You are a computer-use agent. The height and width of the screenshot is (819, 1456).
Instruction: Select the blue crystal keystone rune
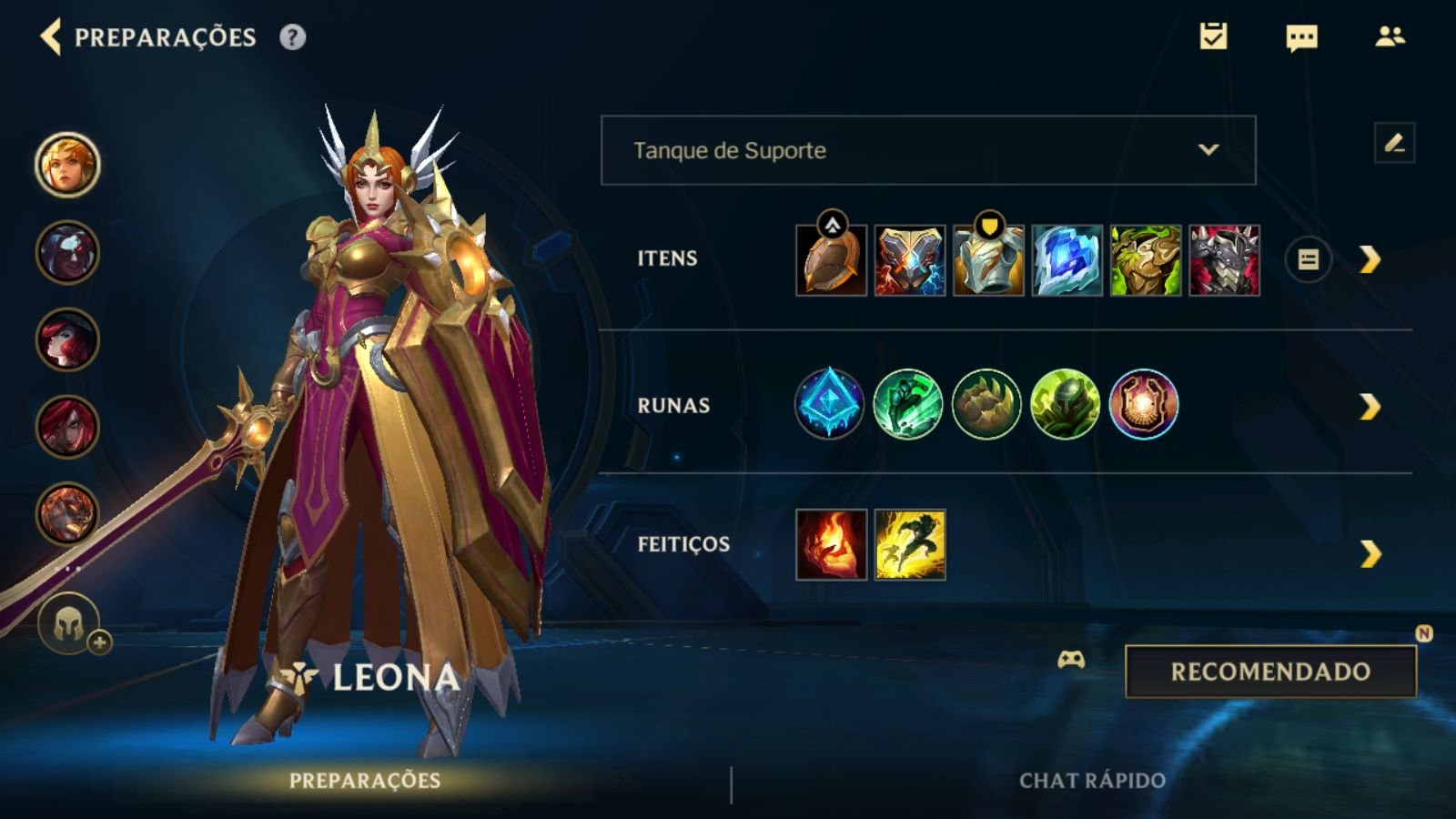point(829,404)
